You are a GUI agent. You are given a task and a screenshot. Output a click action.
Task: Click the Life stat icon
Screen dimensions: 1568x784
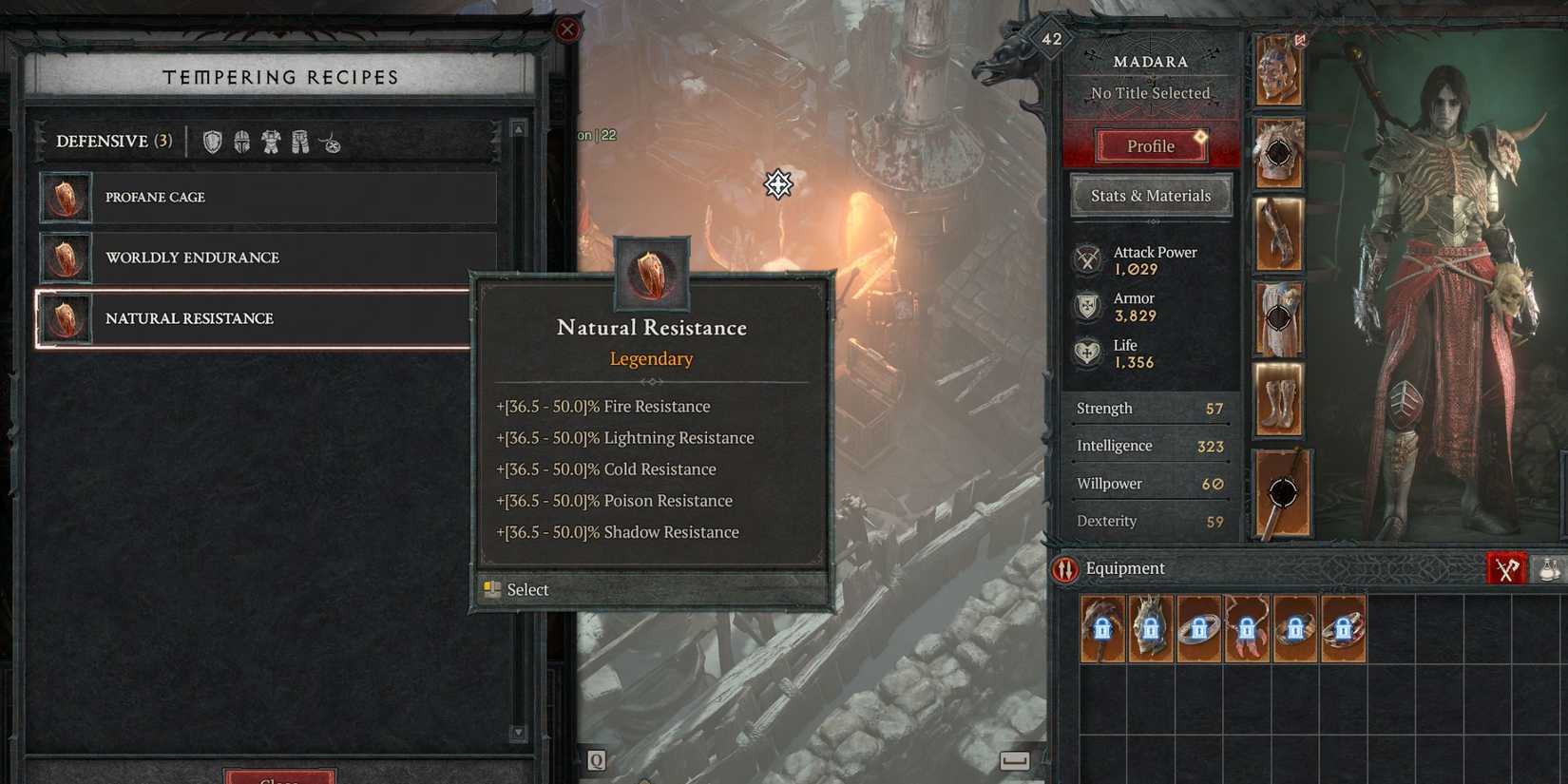1087,352
